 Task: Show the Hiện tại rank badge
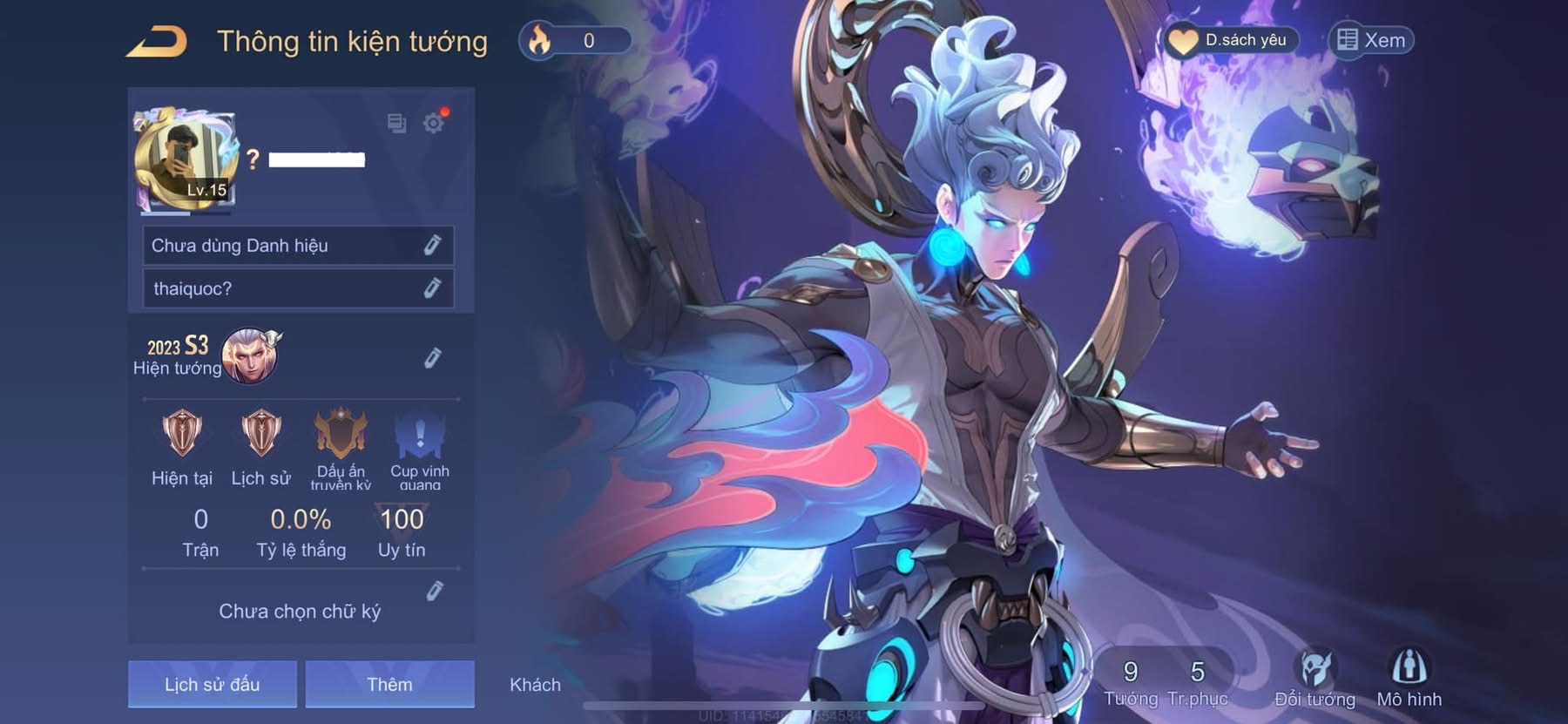point(182,434)
